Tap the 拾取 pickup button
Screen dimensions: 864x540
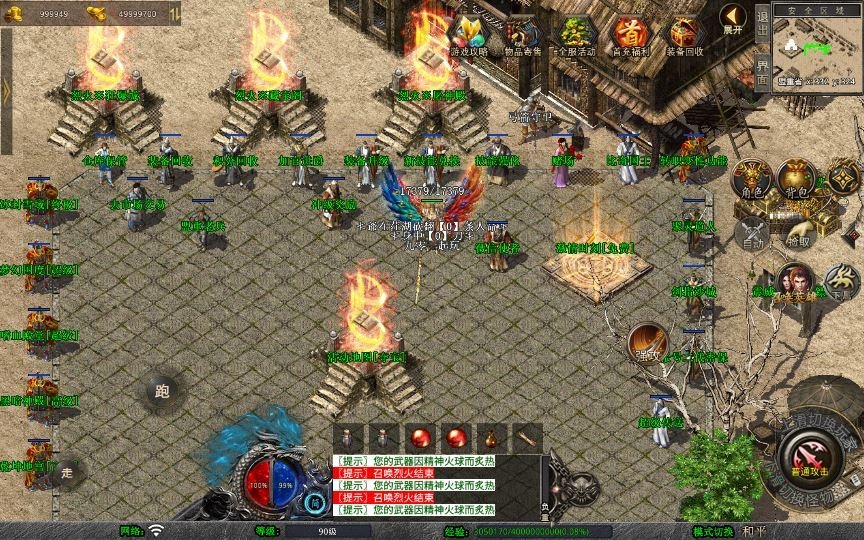[796, 234]
